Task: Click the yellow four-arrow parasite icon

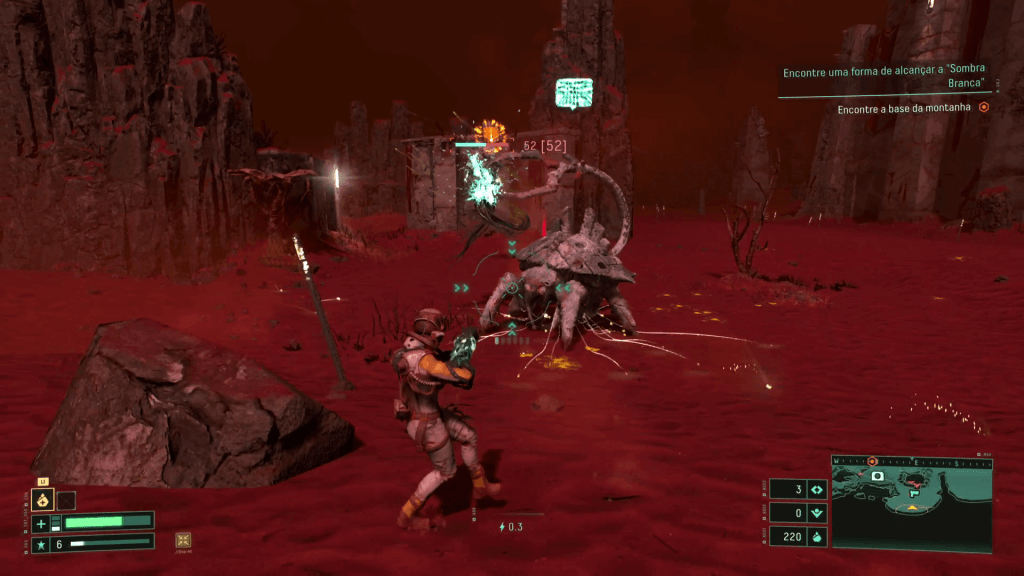Action: pos(183,540)
